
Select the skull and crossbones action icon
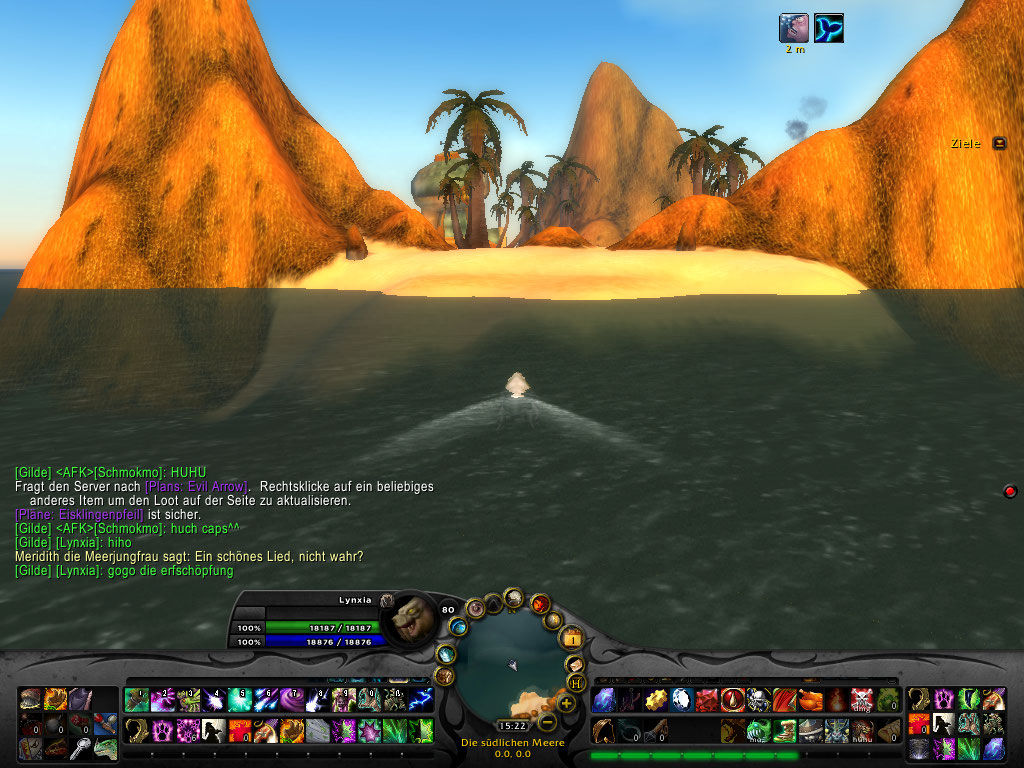862,700
